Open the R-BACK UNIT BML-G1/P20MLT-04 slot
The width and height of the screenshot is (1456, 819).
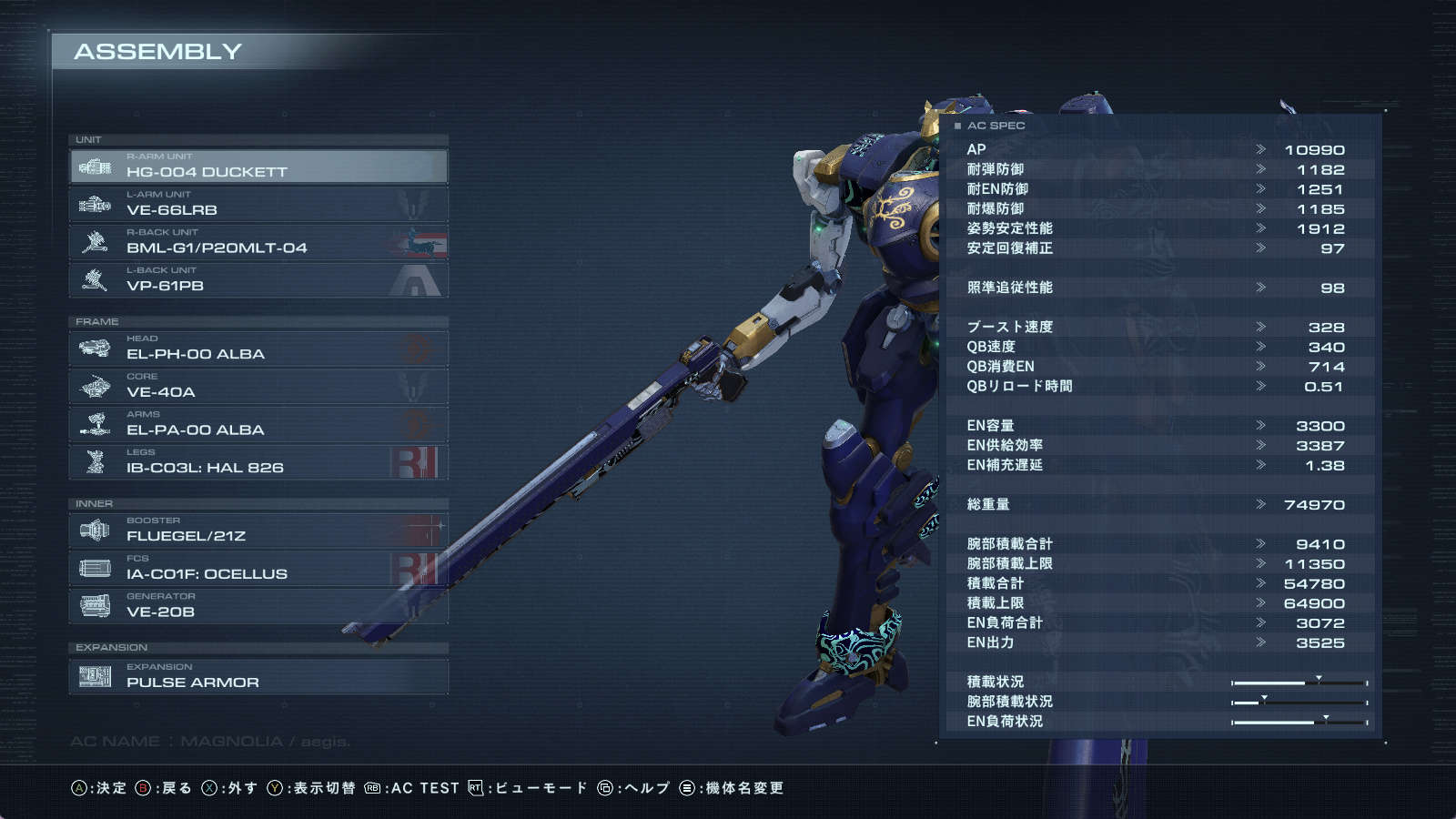pyautogui.click(x=258, y=243)
